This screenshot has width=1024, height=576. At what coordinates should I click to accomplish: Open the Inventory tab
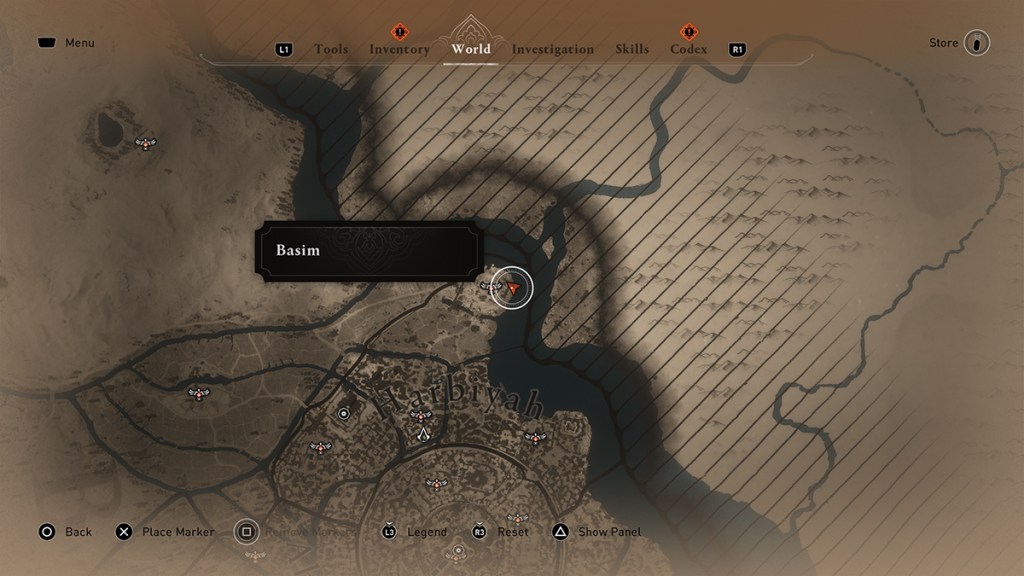[x=399, y=49]
